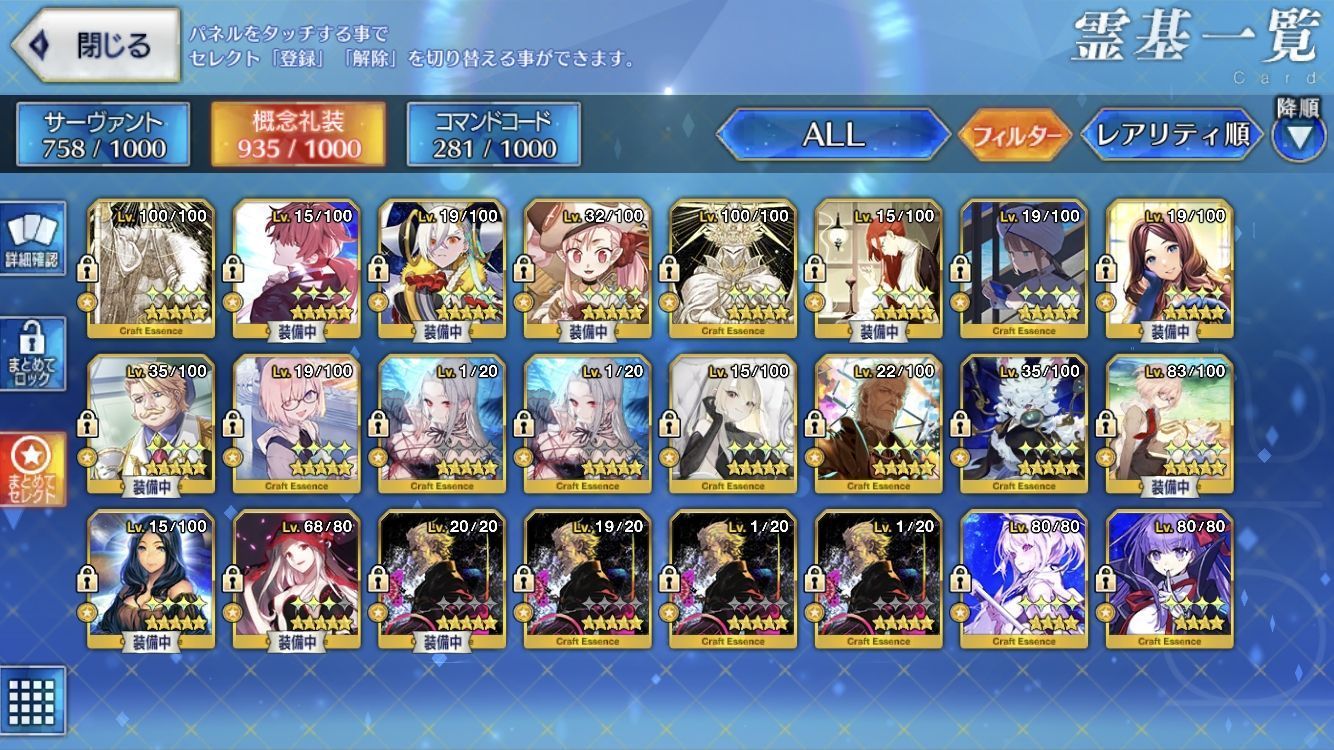Select the 概念礼装 tab

tap(298, 135)
